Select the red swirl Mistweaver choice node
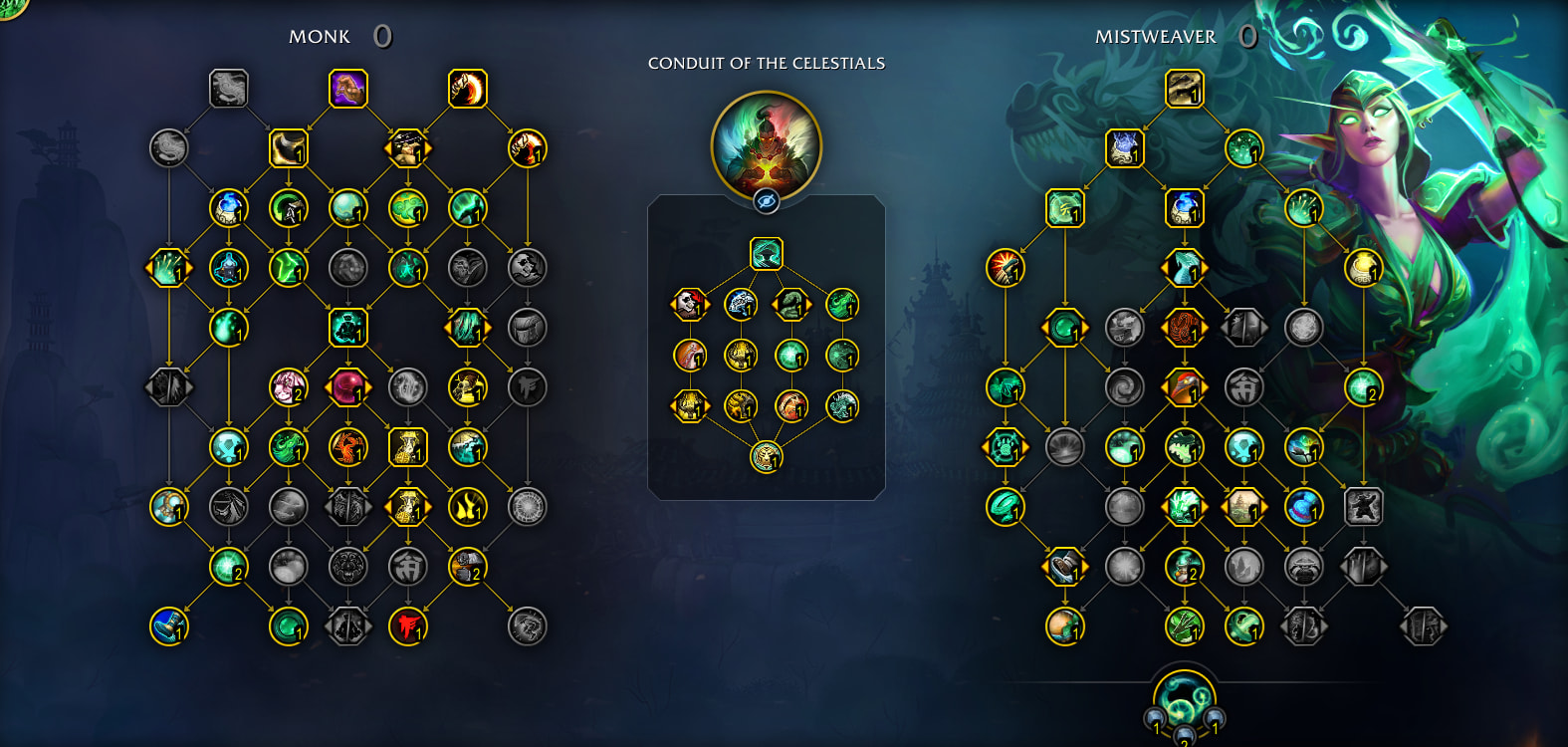Screen dimensions: 1568x747 1185,328
